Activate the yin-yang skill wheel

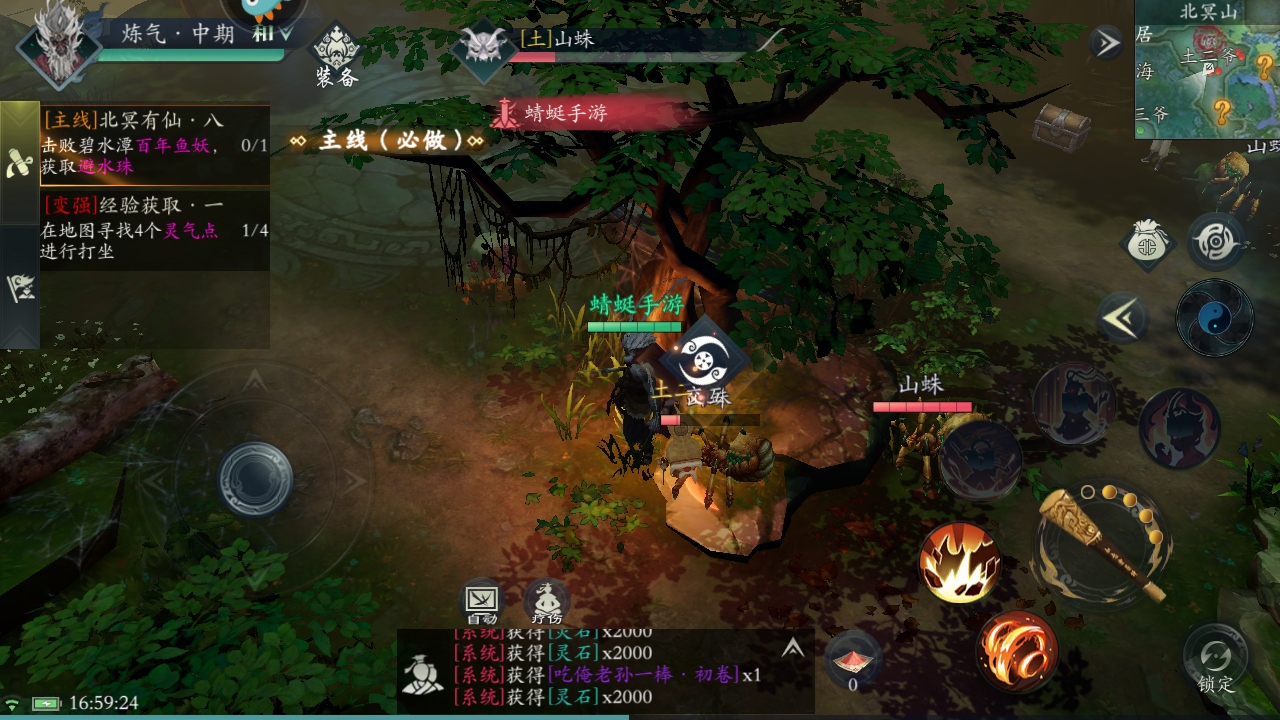click(1214, 318)
